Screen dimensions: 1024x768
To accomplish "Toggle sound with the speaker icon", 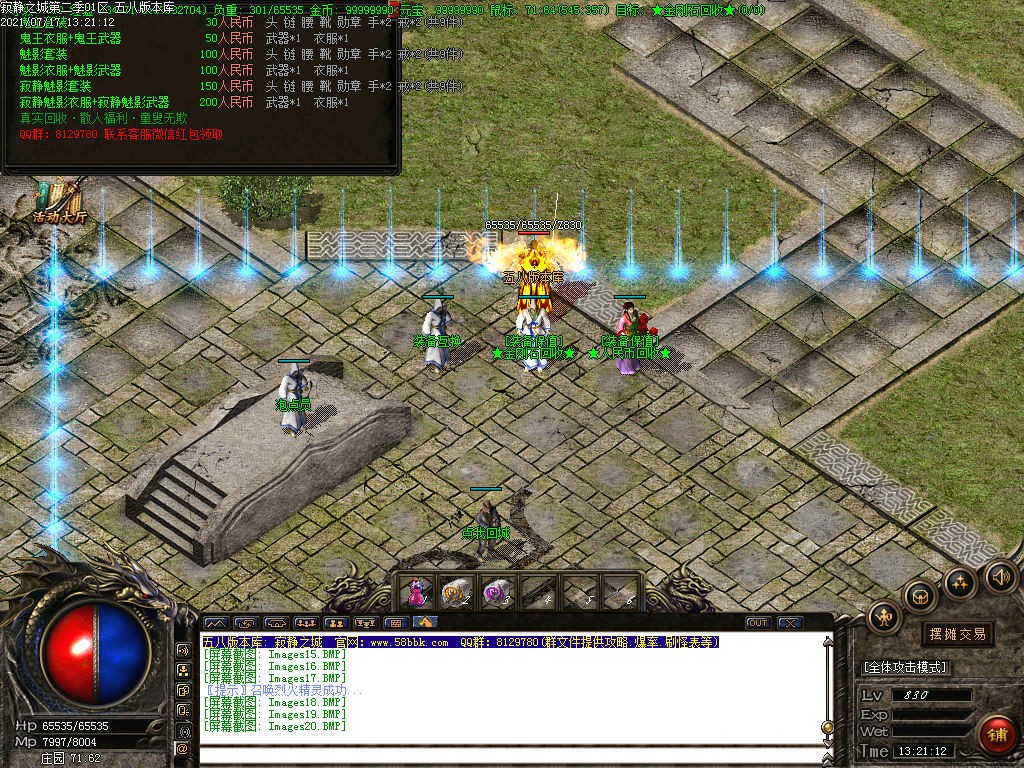I will click(x=1000, y=576).
